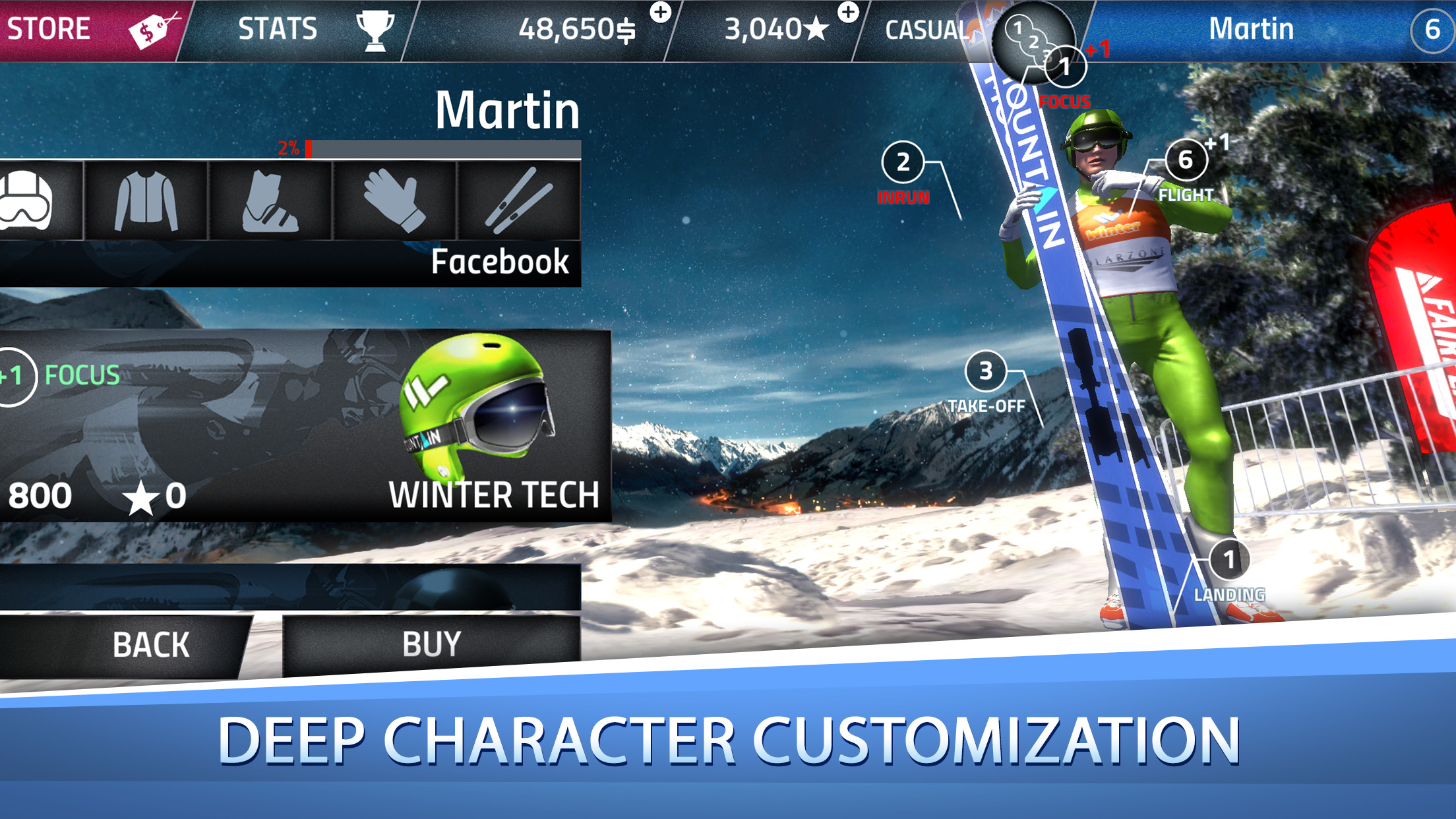Add more stars with plus button
The height and width of the screenshot is (819, 1456).
point(848,12)
